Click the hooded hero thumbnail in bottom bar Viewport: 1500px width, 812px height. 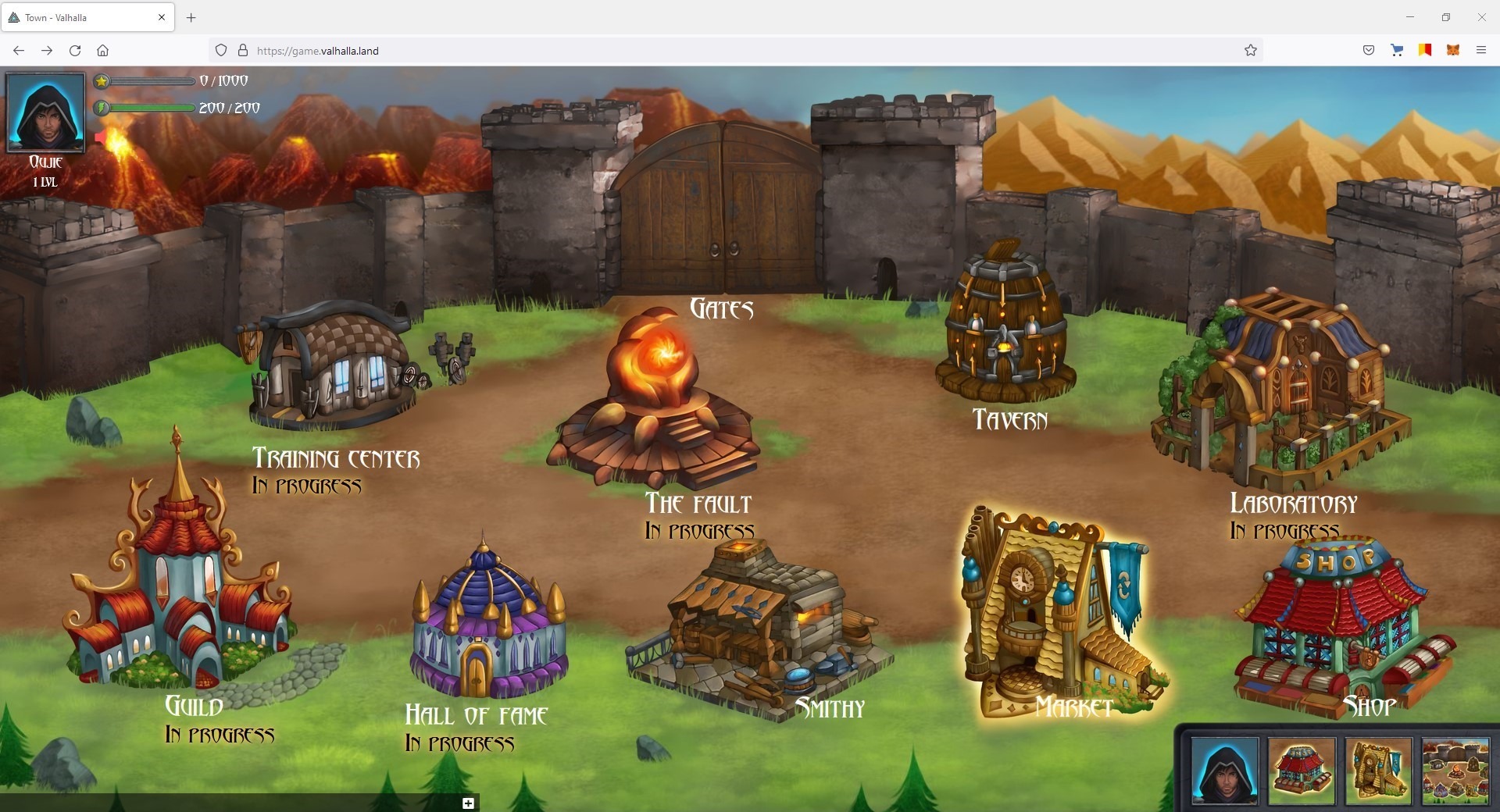pos(1224,770)
